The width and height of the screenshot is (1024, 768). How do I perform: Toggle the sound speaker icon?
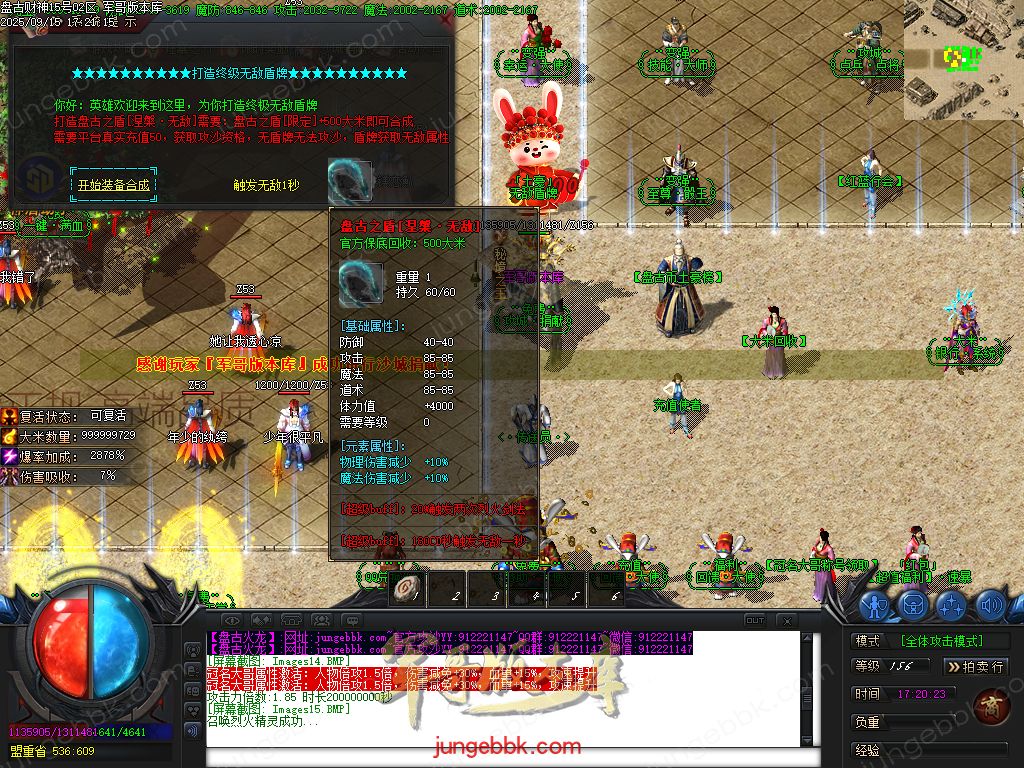[990, 605]
